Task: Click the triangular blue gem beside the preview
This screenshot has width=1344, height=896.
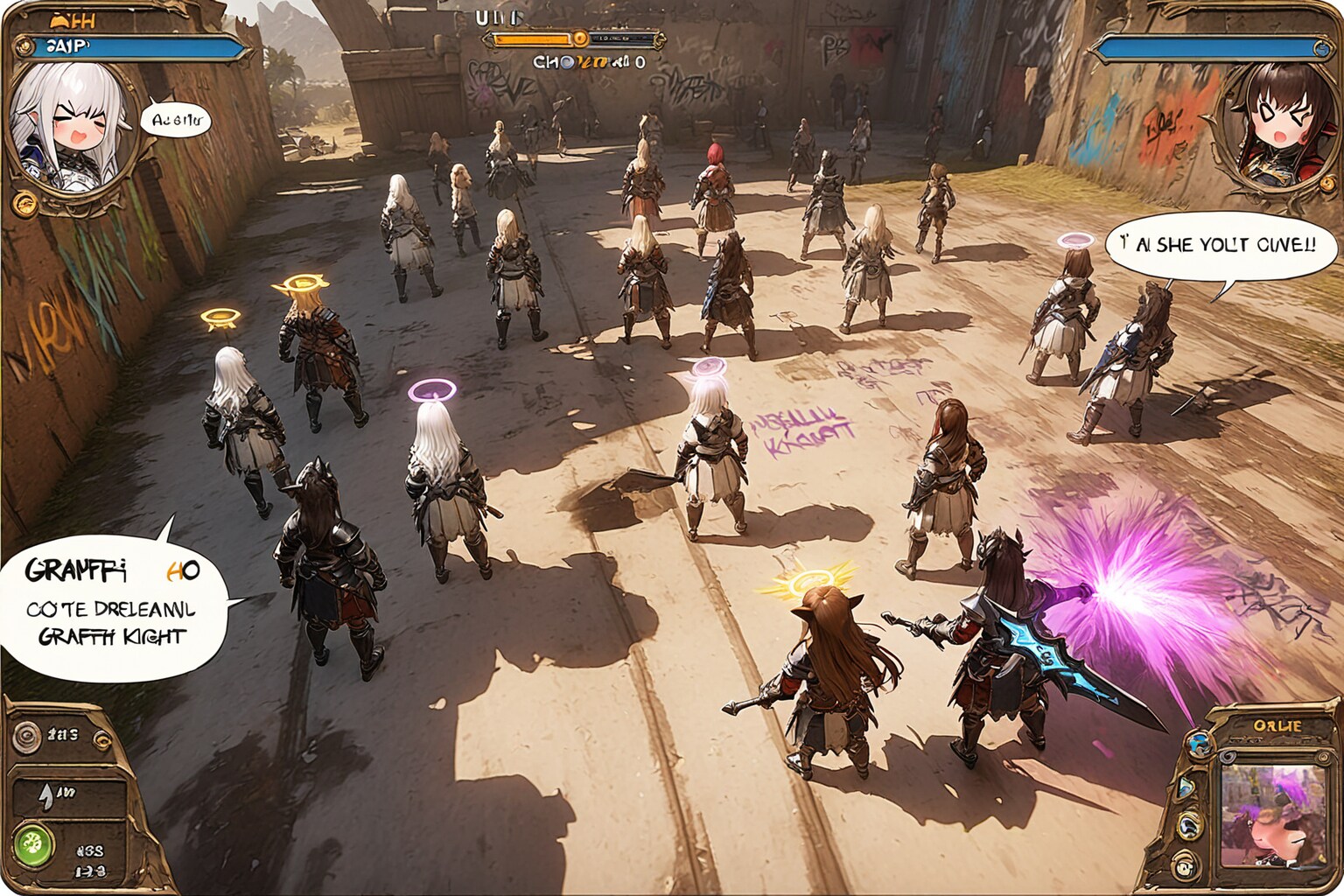Action: click(1187, 787)
